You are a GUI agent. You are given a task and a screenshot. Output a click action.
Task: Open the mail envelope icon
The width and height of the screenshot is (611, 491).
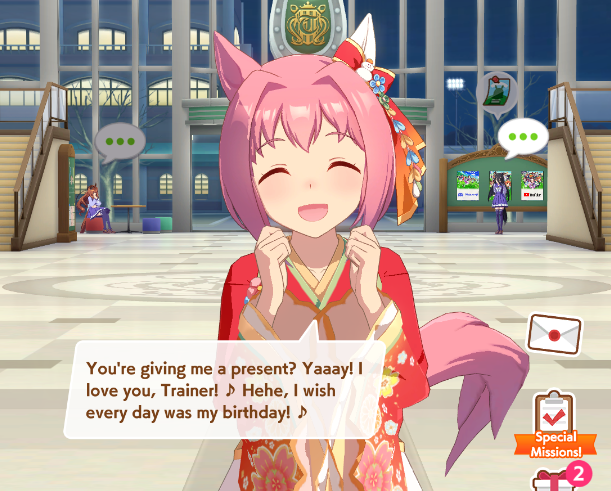coord(555,334)
